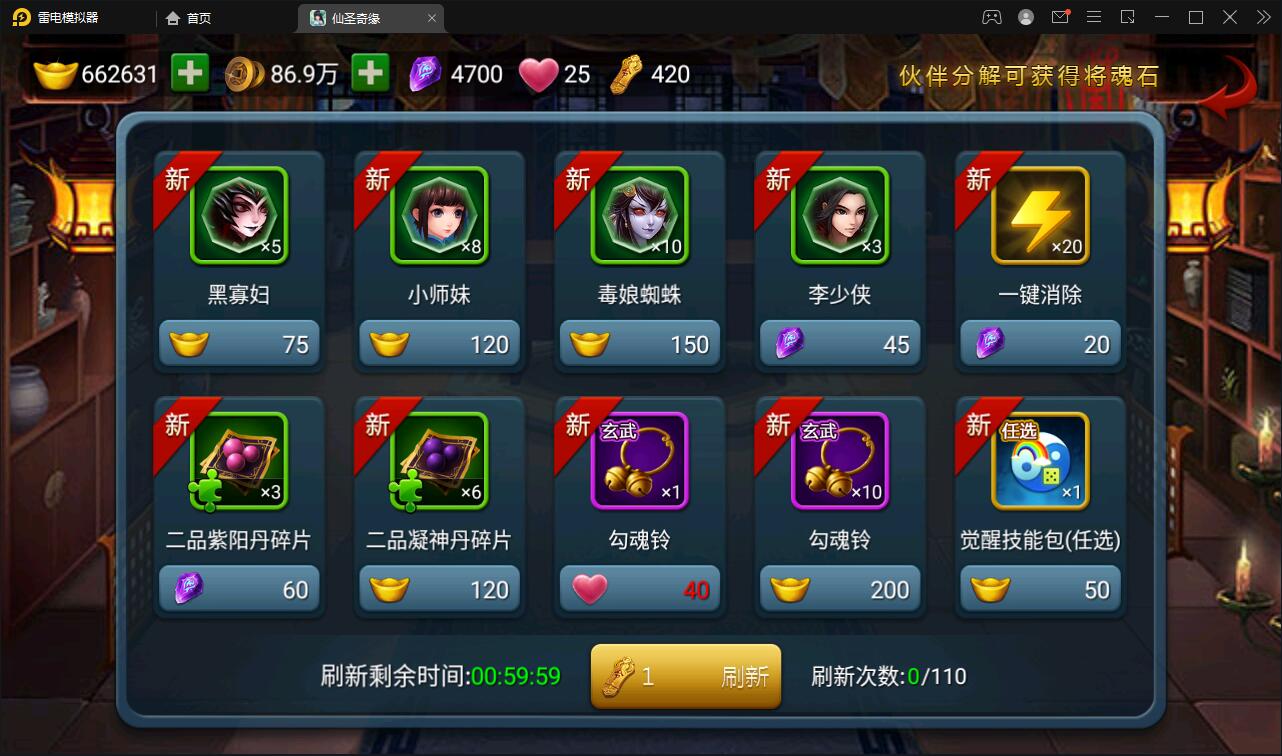Image resolution: width=1282 pixels, height=756 pixels.
Task: Open the 觉醒技能包(任选) item icon
Action: click(x=1040, y=460)
